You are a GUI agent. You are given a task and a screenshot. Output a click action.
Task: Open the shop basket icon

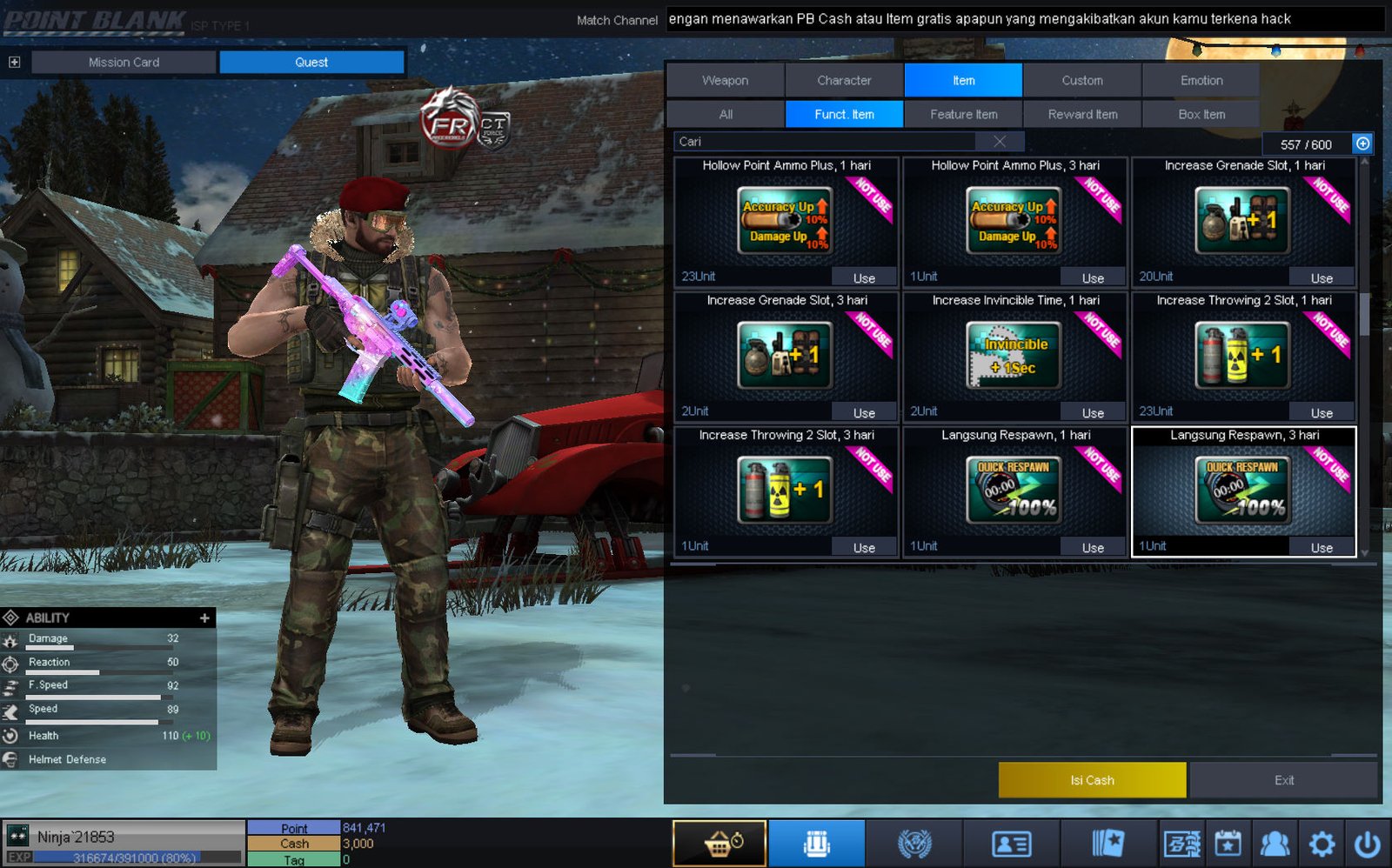pos(719,844)
